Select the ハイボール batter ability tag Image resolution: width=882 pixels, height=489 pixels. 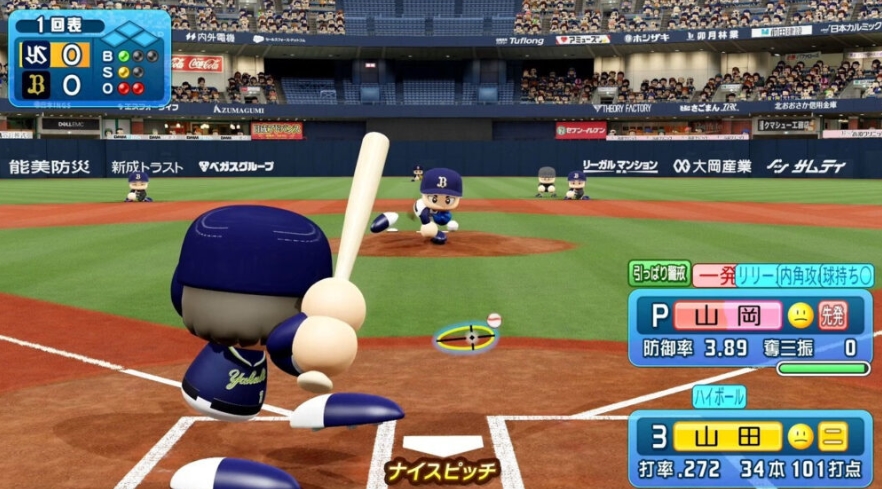click(719, 397)
